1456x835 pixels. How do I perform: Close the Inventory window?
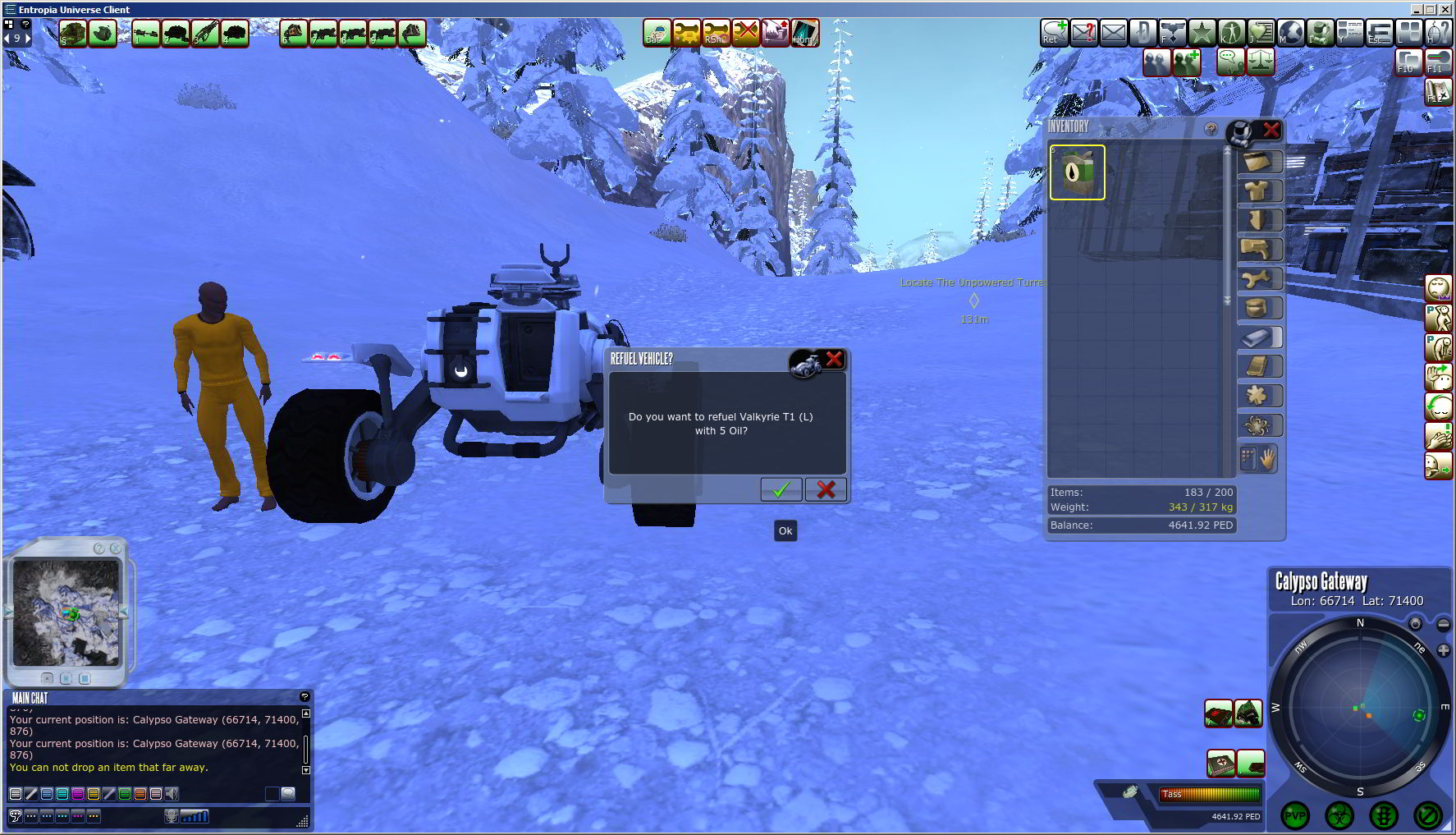tap(1271, 129)
